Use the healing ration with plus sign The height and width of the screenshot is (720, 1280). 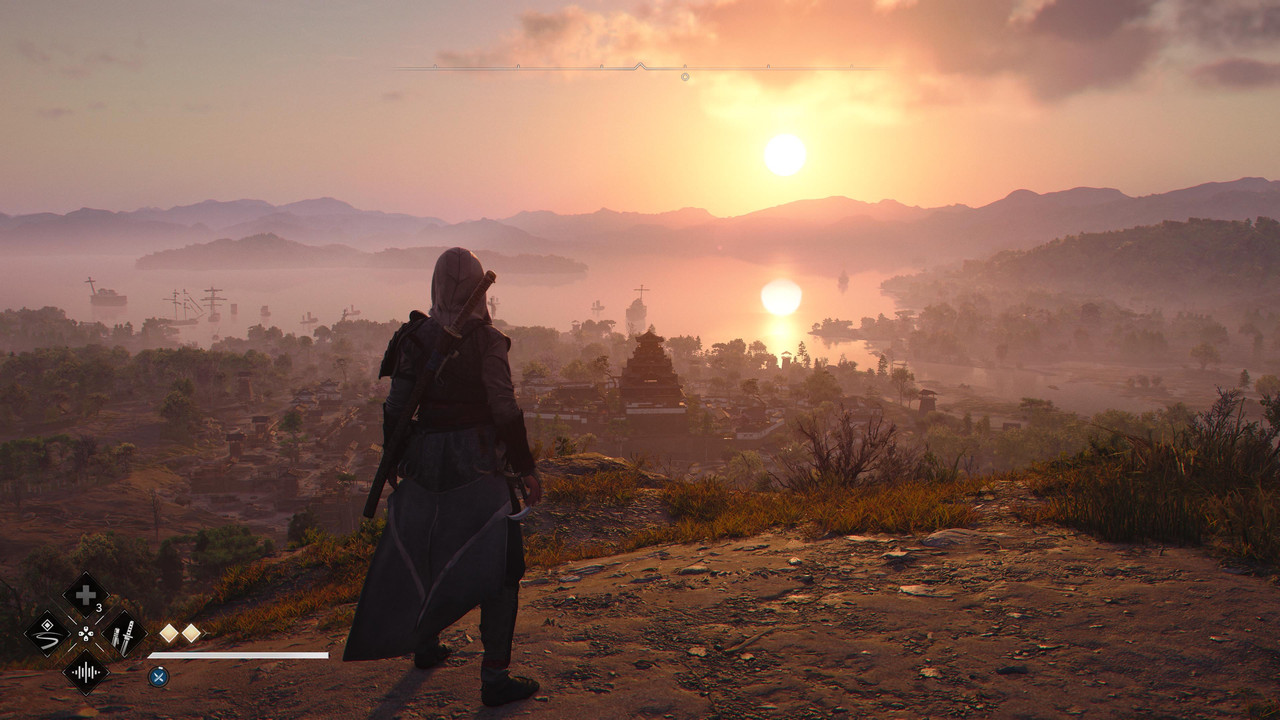(x=86, y=595)
